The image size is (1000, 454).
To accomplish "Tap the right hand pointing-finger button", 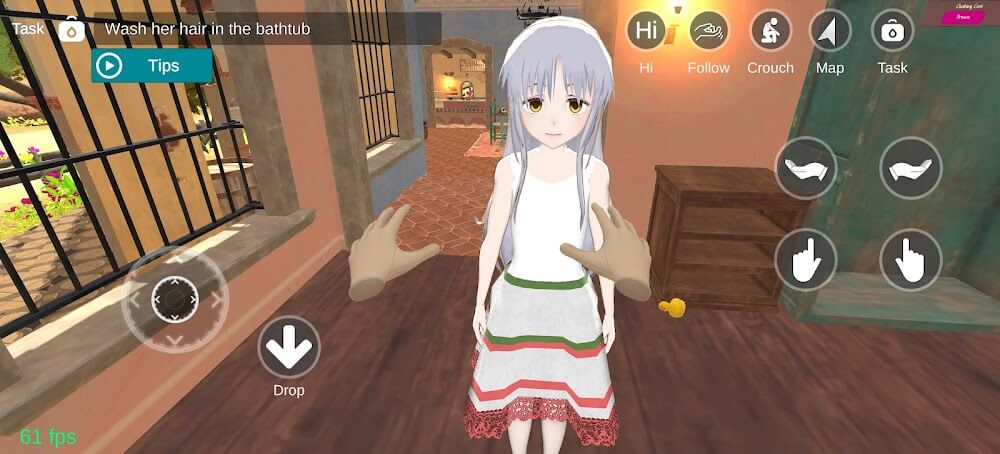I will [x=910, y=260].
